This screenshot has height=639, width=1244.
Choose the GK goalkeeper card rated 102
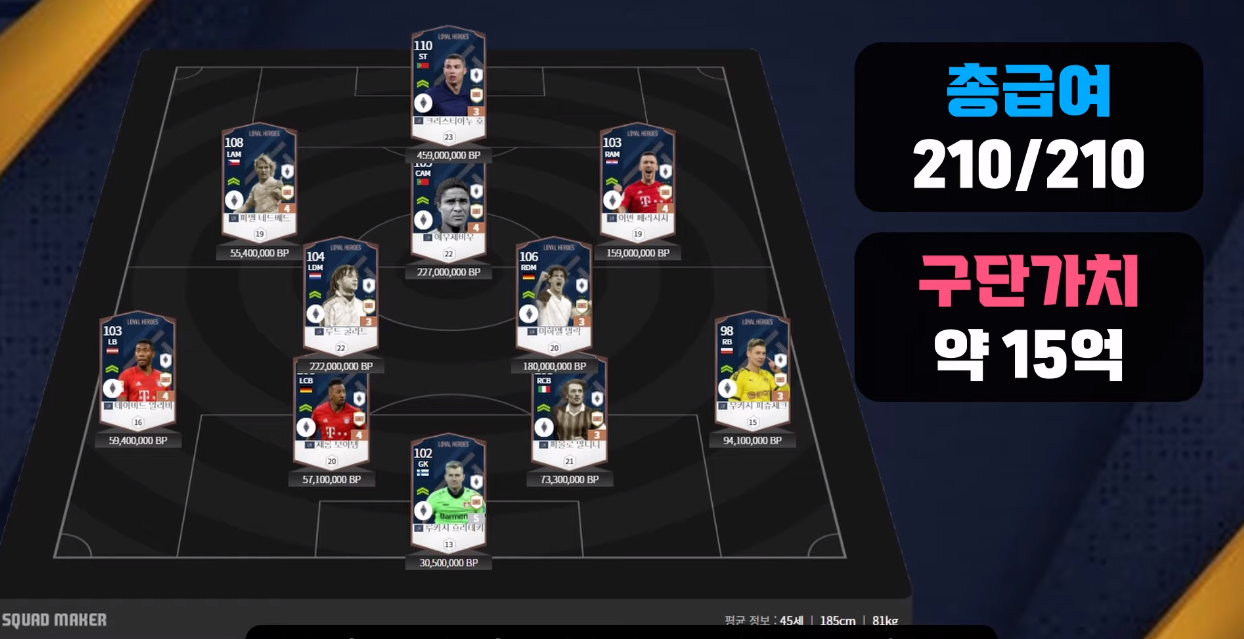(x=448, y=491)
